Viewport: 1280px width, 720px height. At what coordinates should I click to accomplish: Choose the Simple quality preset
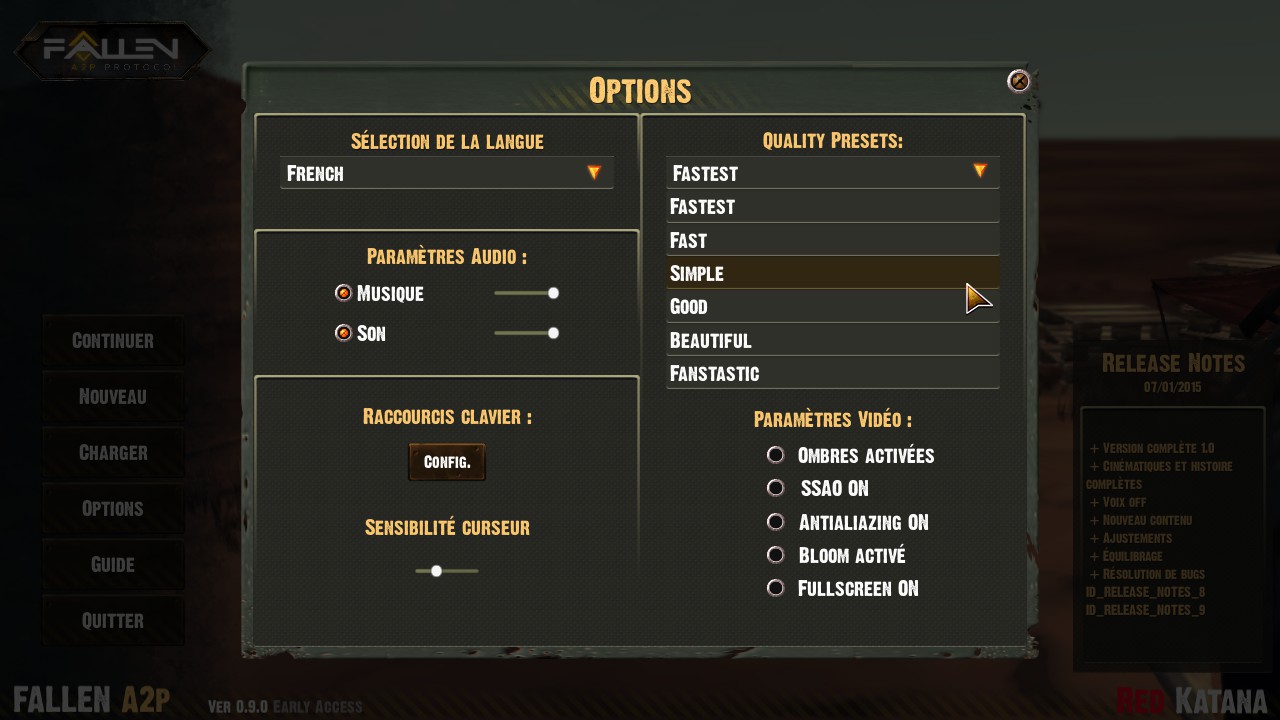832,273
